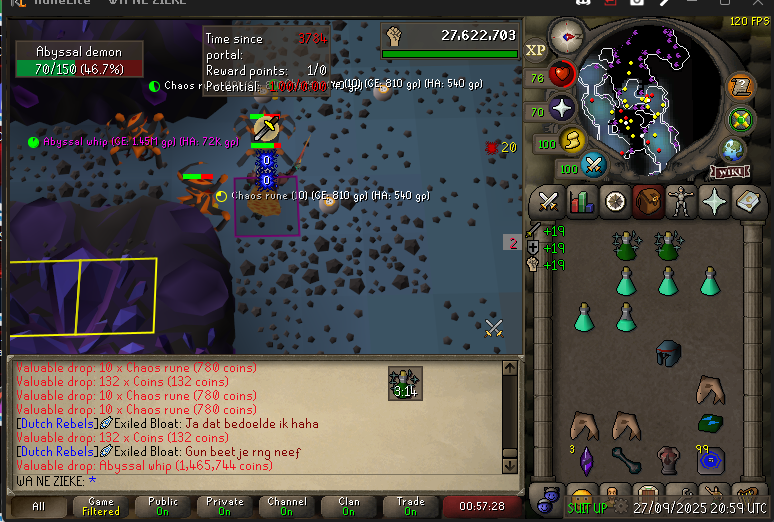Switch to the Spellbook tab
774x522 pixels.
(749, 202)
